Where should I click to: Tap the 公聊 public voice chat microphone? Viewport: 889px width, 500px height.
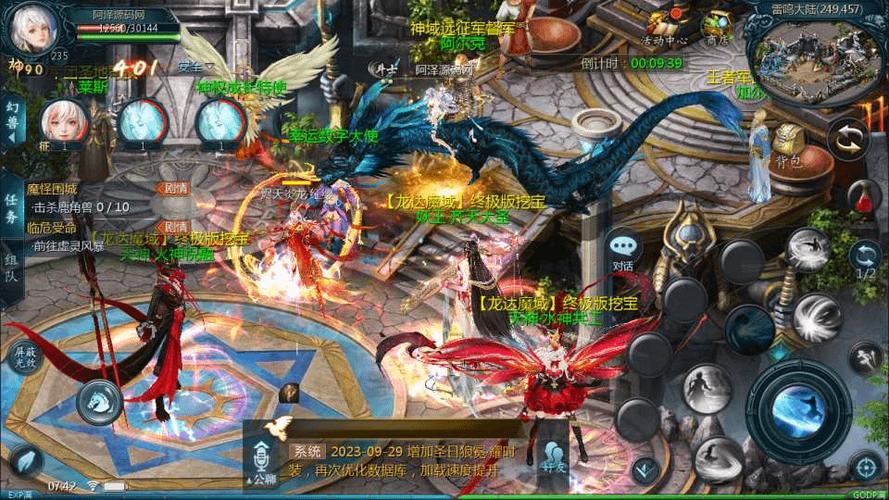[x=261, y=456]
